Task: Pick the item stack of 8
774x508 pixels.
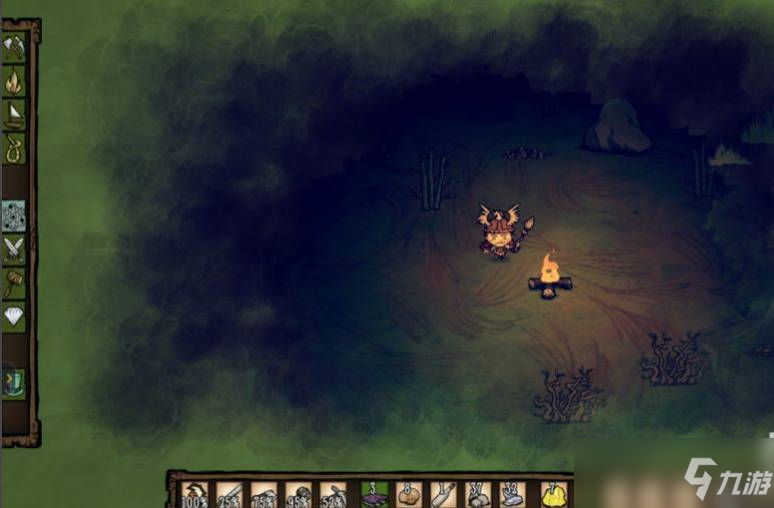Action: pyautogui.click(x=409, y=494)
